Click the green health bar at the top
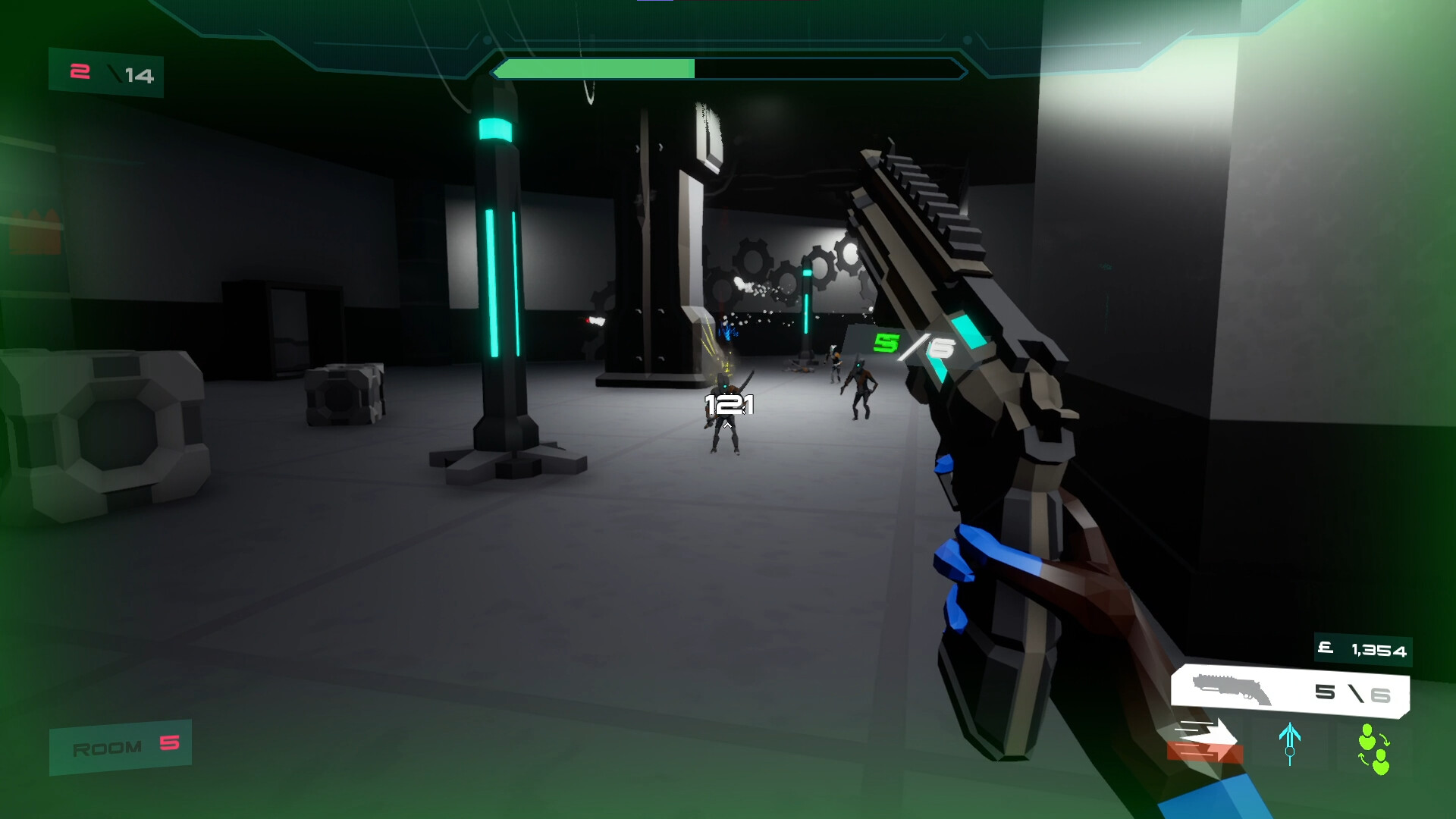 tap(595, 68)
